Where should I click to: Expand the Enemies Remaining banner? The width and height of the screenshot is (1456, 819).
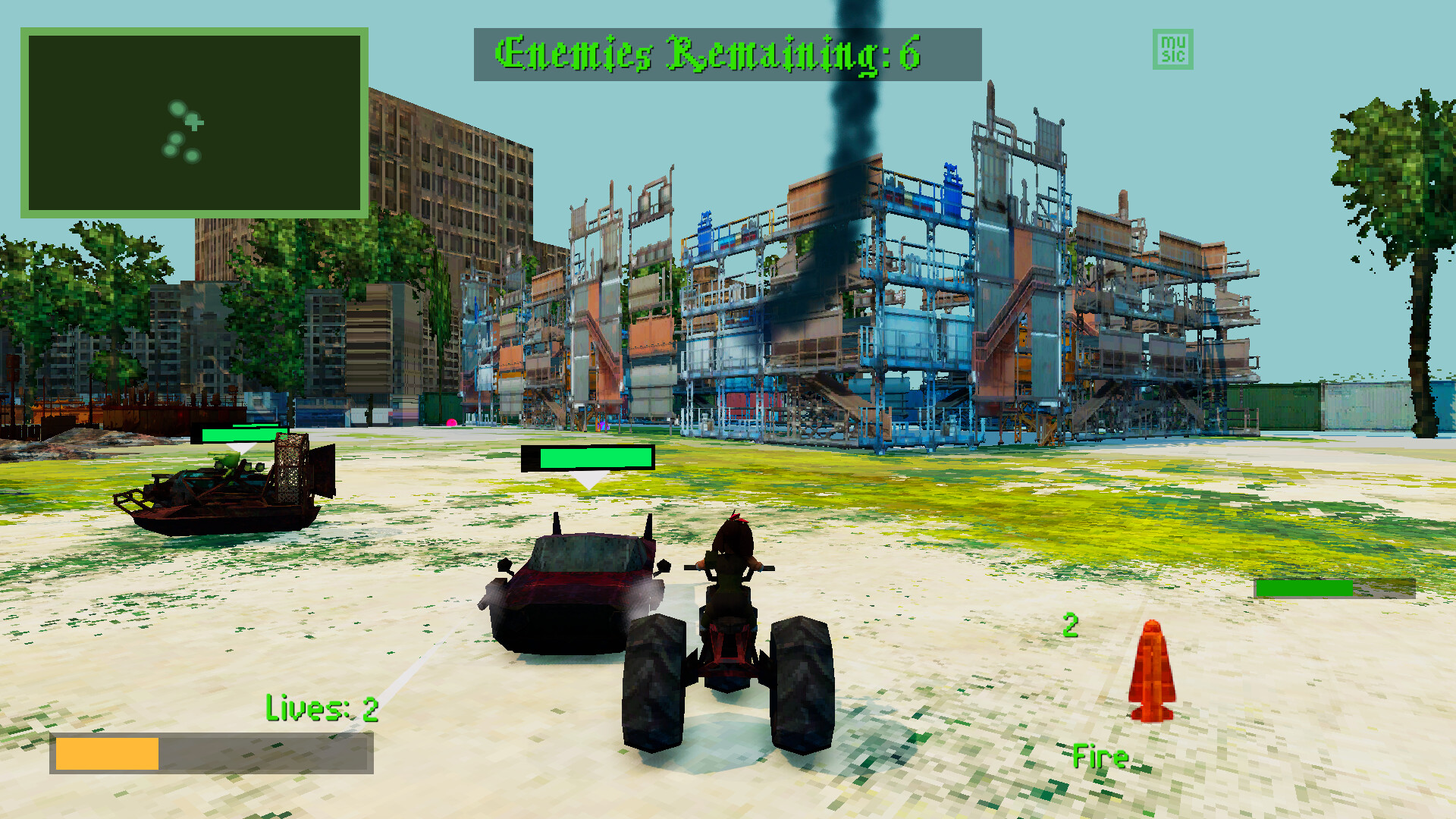pyautogui.click(x=726, y=53)
